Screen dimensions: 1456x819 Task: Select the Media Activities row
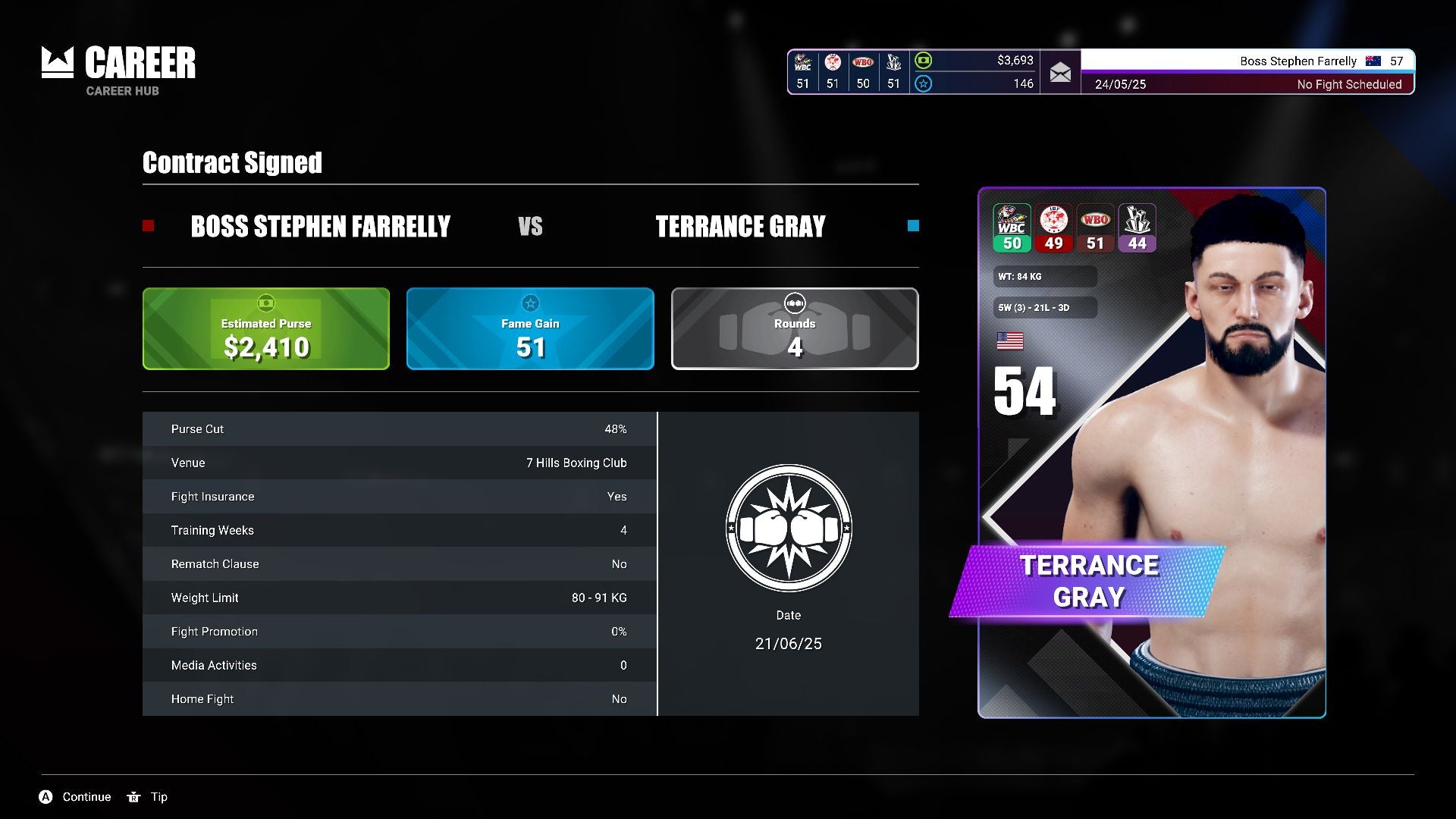point(399,665)
